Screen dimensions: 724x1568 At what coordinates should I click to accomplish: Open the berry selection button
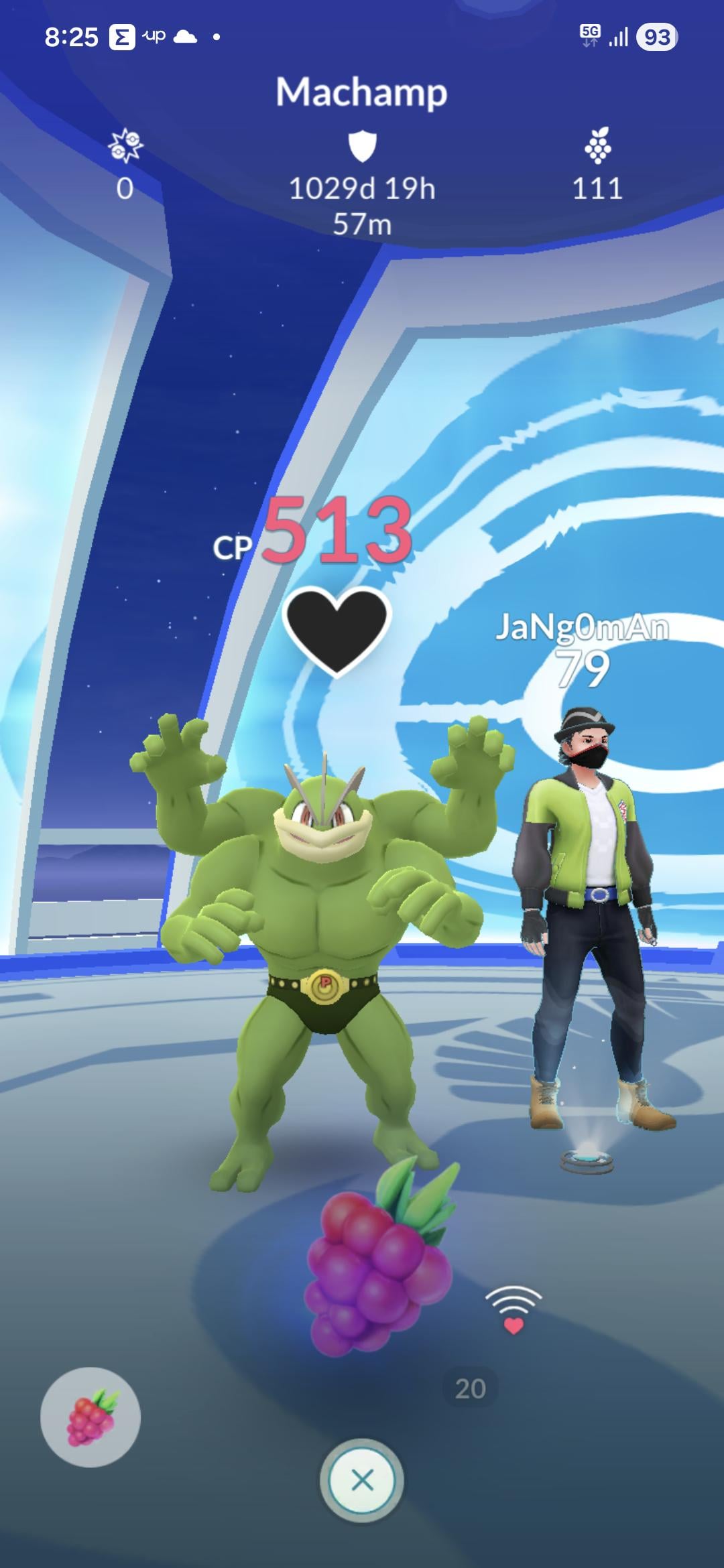click(x=90, y=1417)
